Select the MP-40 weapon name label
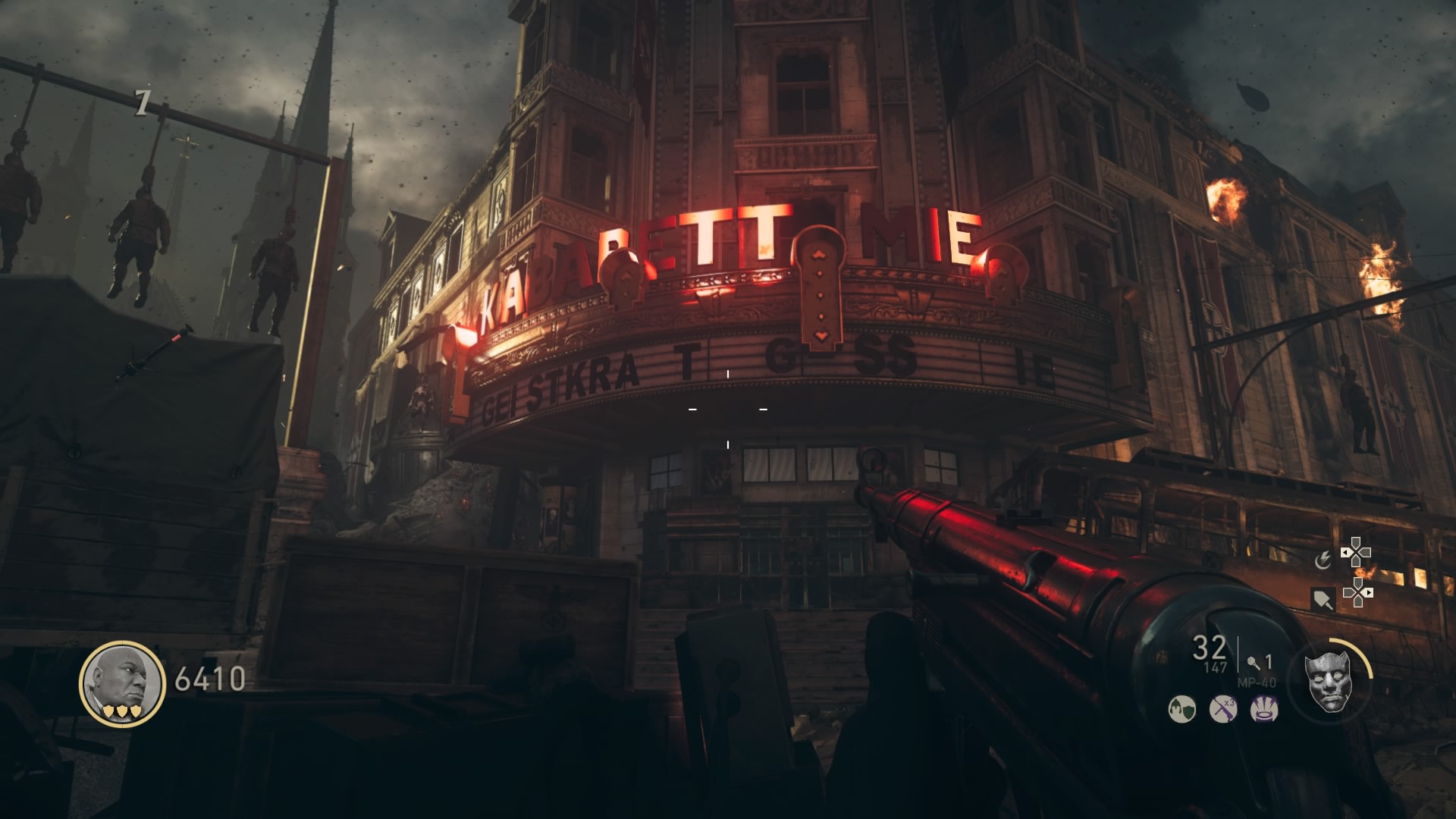The image size is (1456, 819). click(x=1256, y=682)
